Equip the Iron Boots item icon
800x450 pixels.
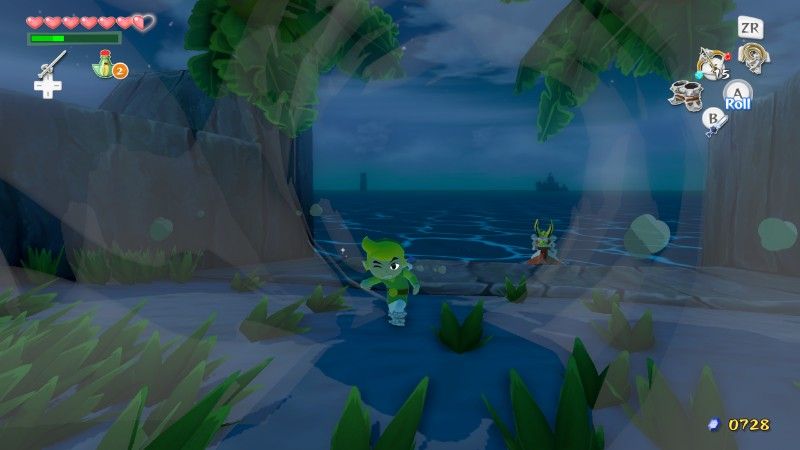tap(688, 94)
